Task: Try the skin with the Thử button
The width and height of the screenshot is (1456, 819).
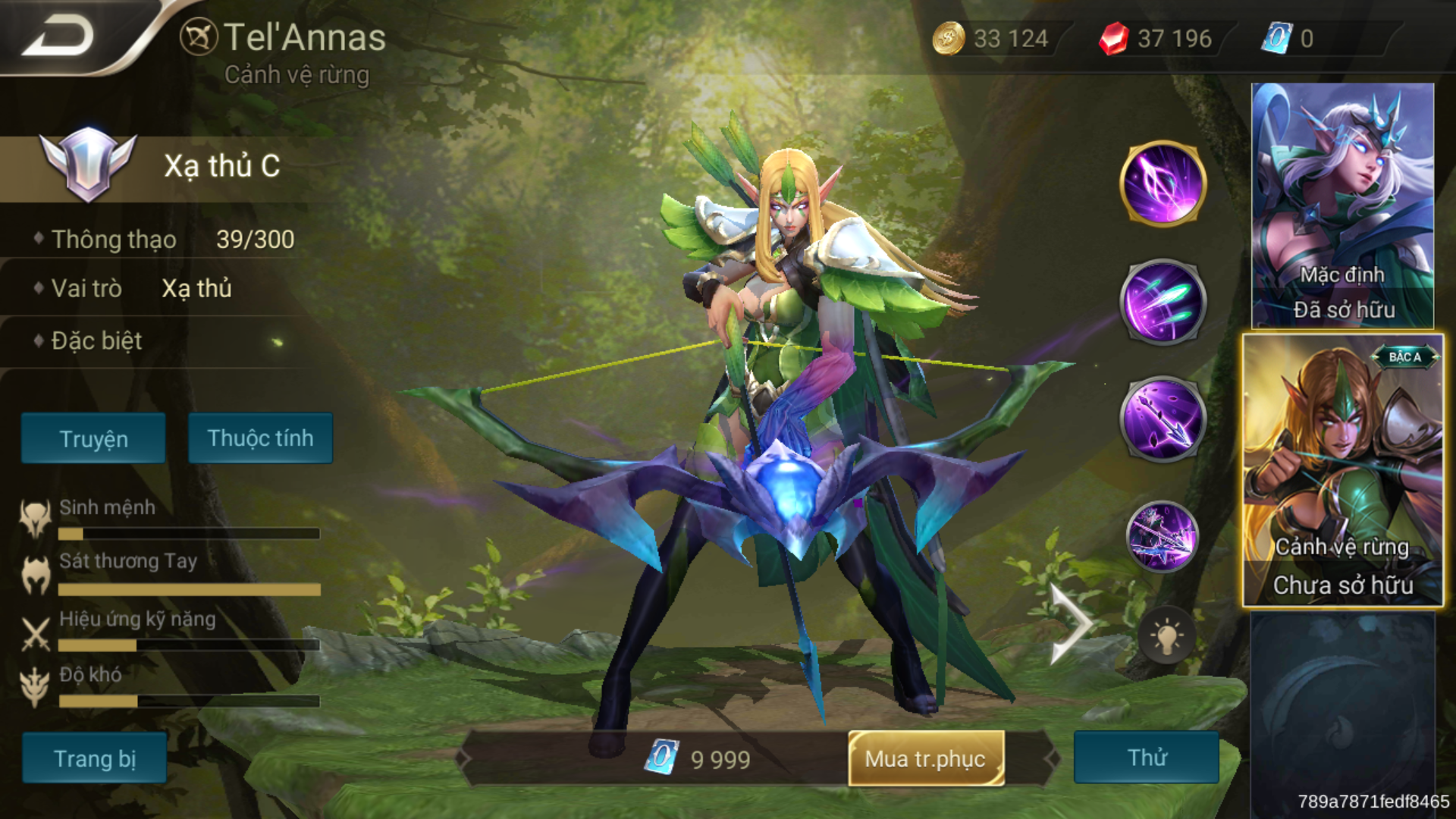Action: tap(1146, 758)
